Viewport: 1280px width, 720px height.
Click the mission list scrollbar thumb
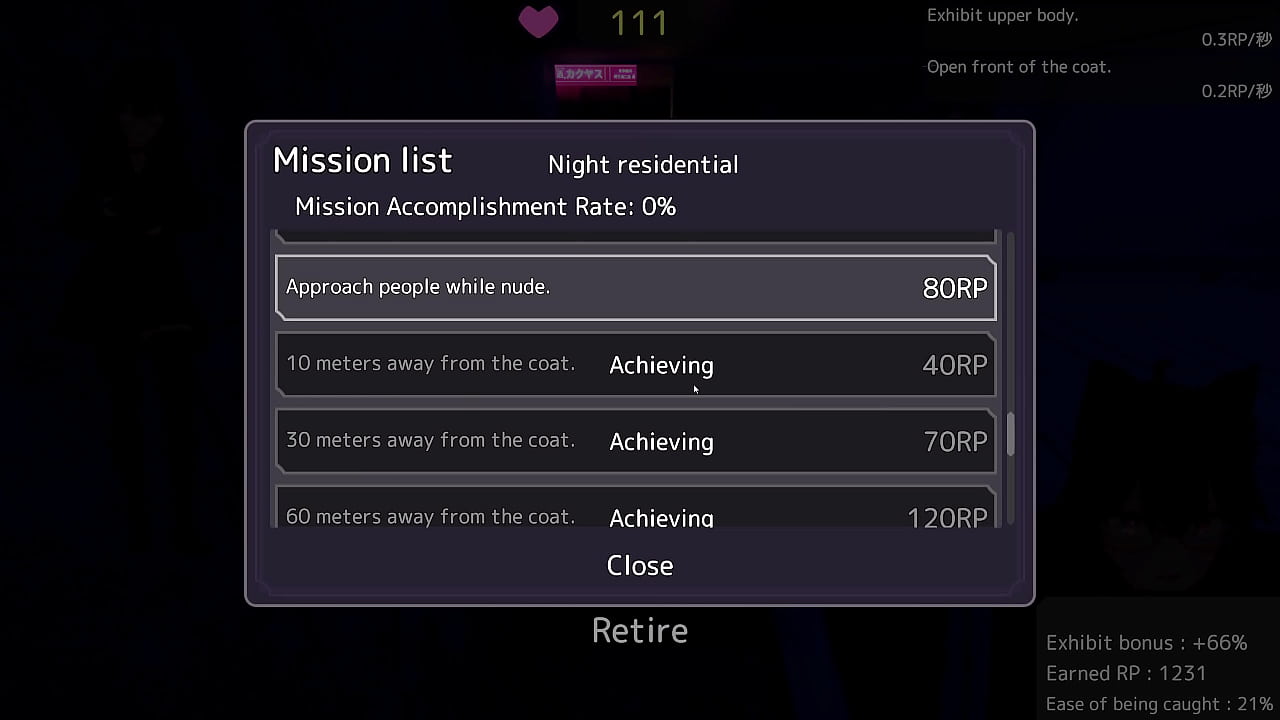[x=1010, y=434]
